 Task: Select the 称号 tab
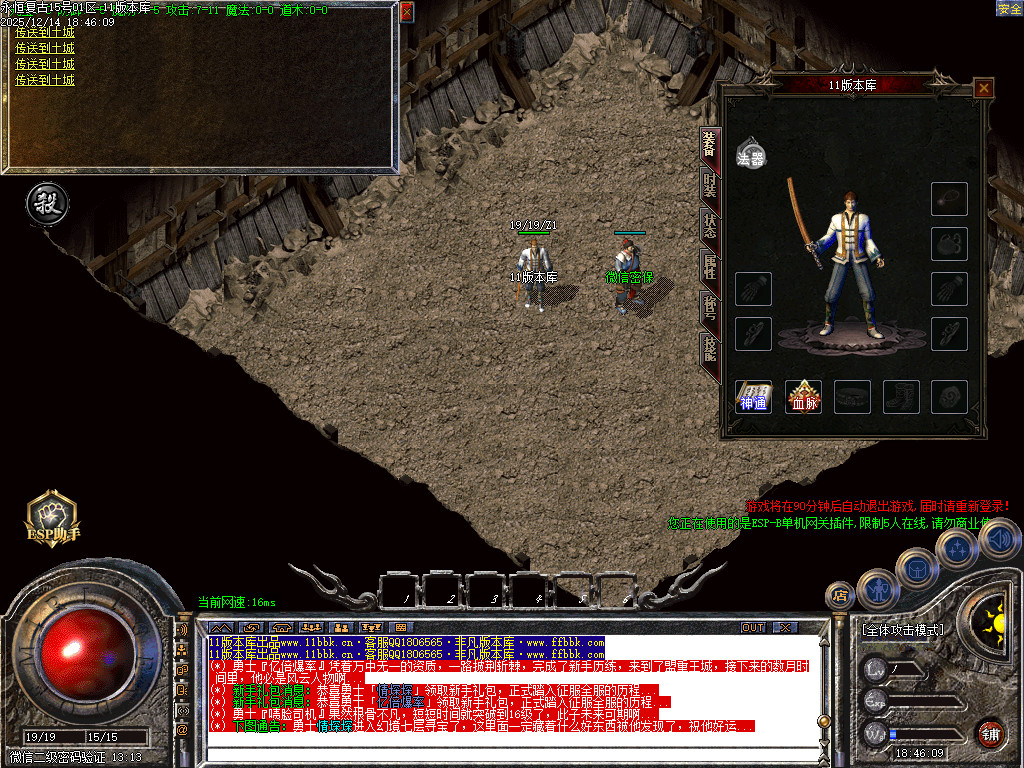[709, 307]
